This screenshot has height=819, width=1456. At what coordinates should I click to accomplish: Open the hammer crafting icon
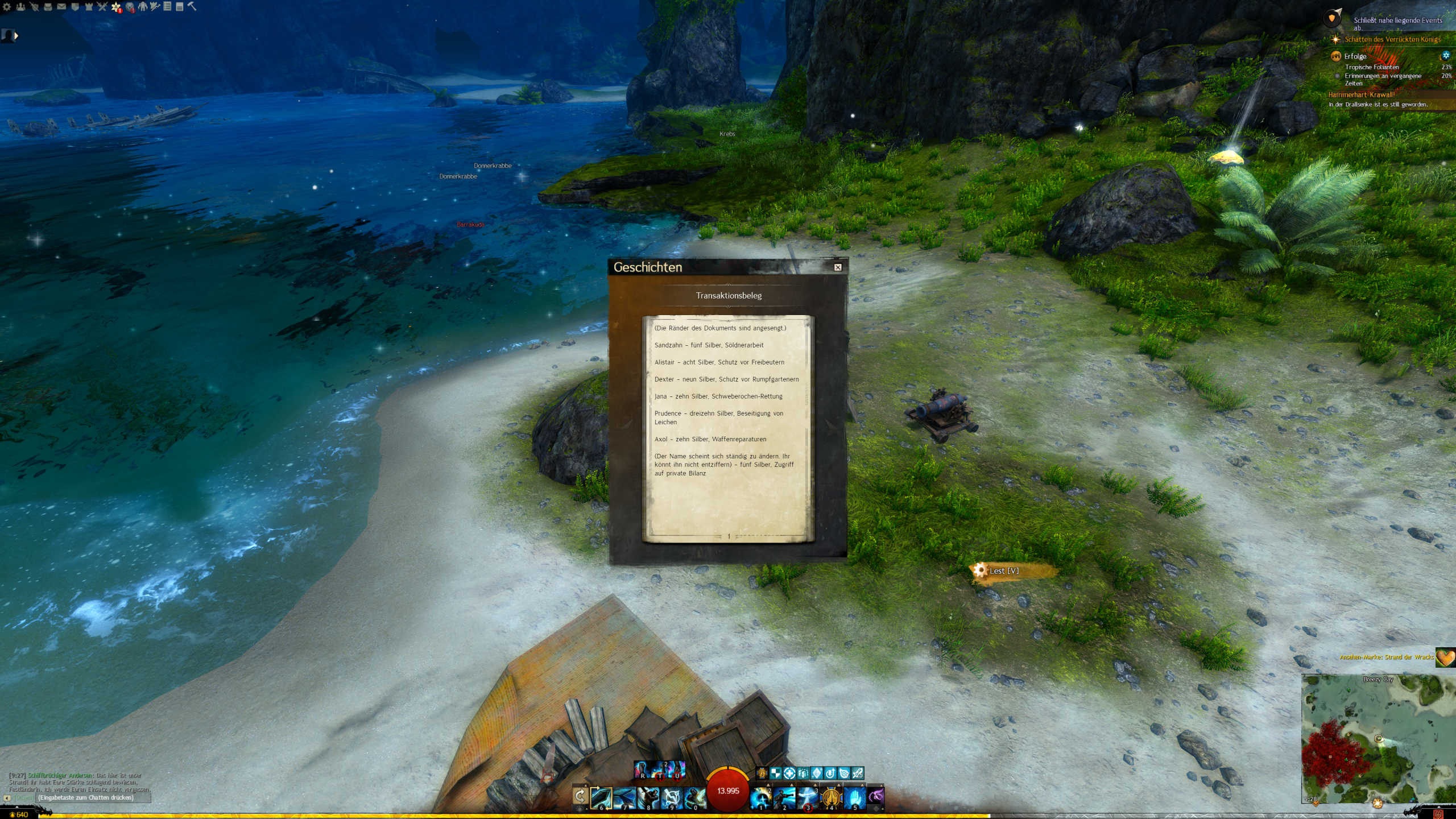[192, 7]
